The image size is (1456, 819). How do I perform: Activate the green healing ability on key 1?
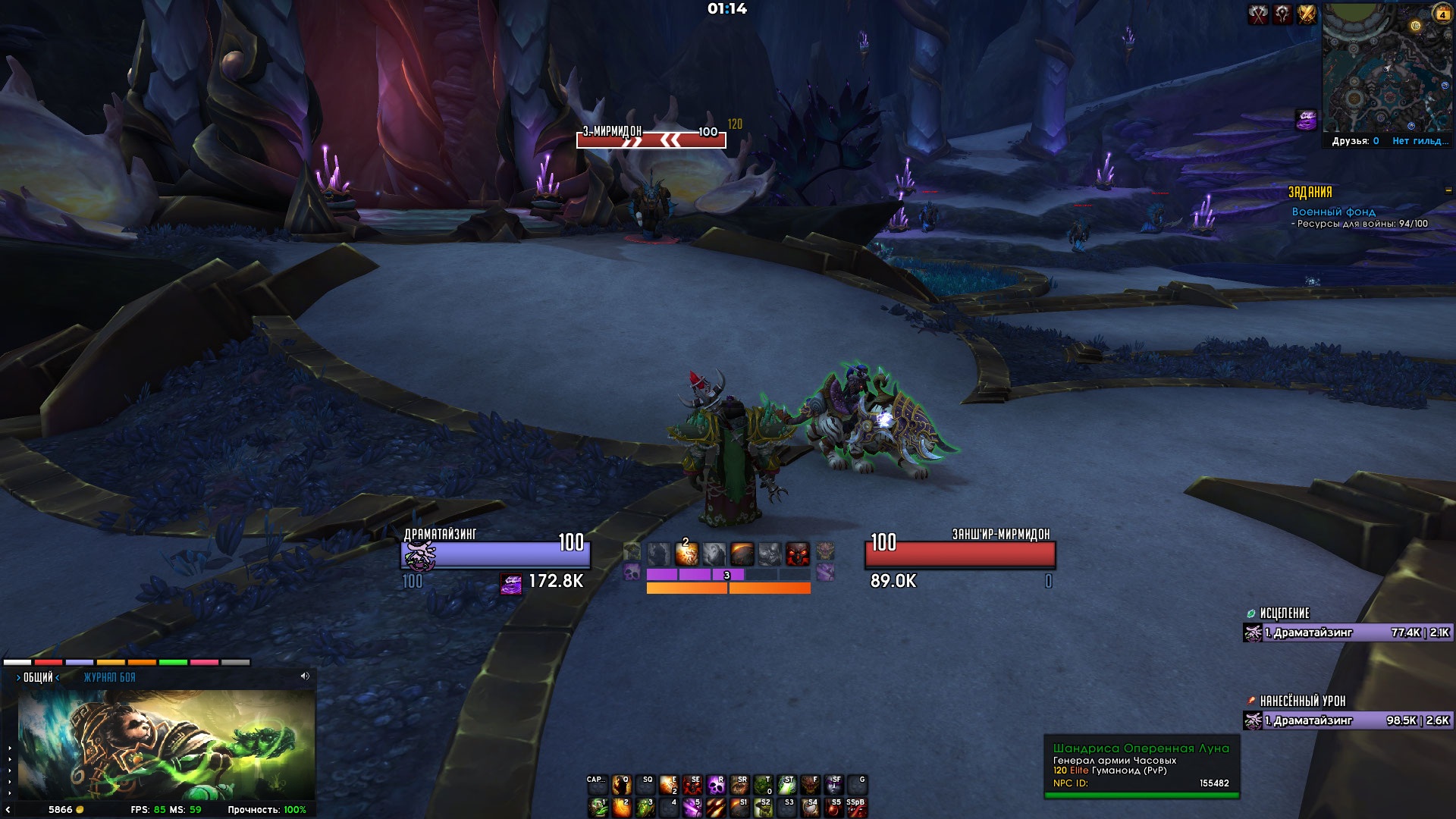598,808
